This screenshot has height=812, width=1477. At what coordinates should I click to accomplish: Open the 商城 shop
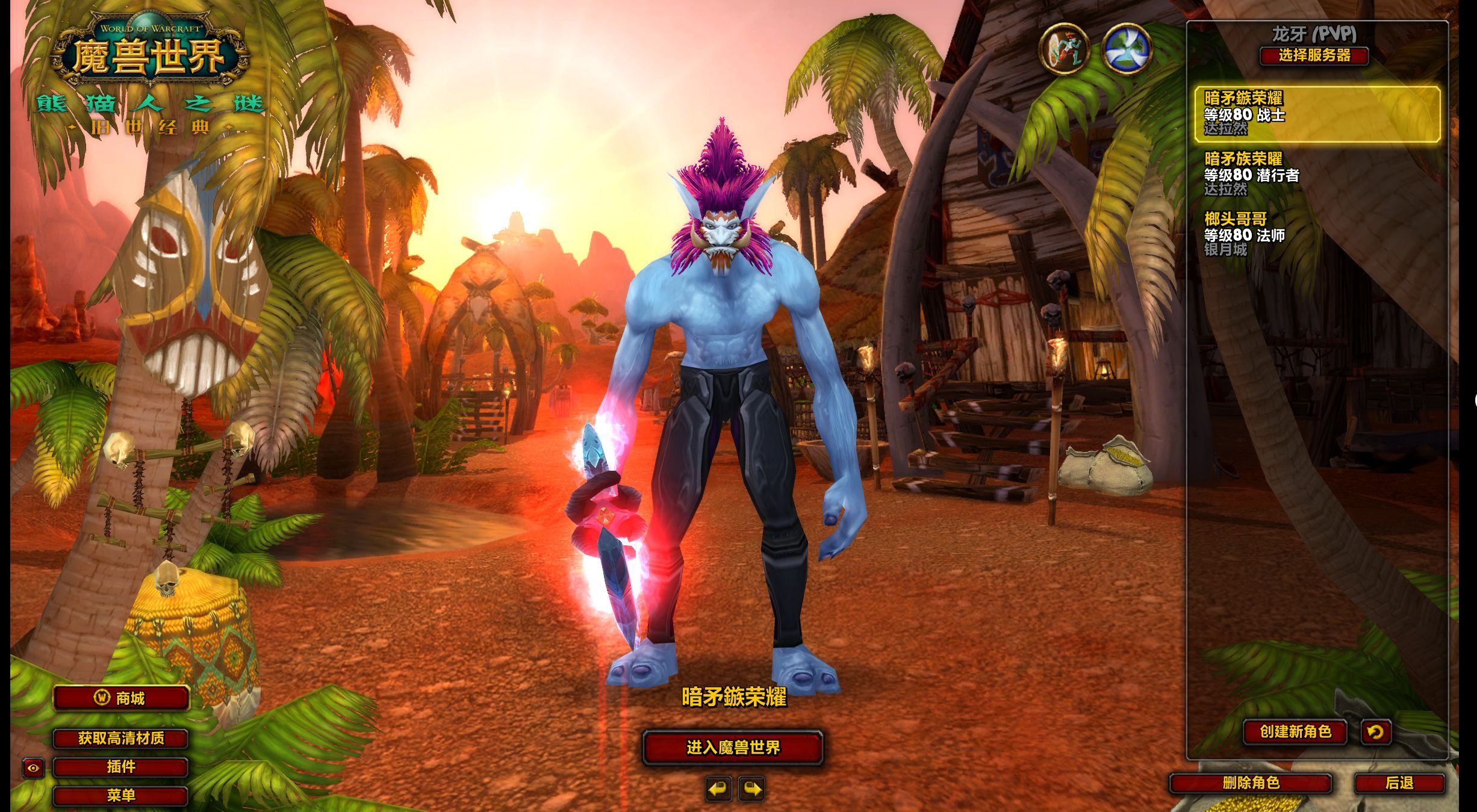click(x=122, y=698)
